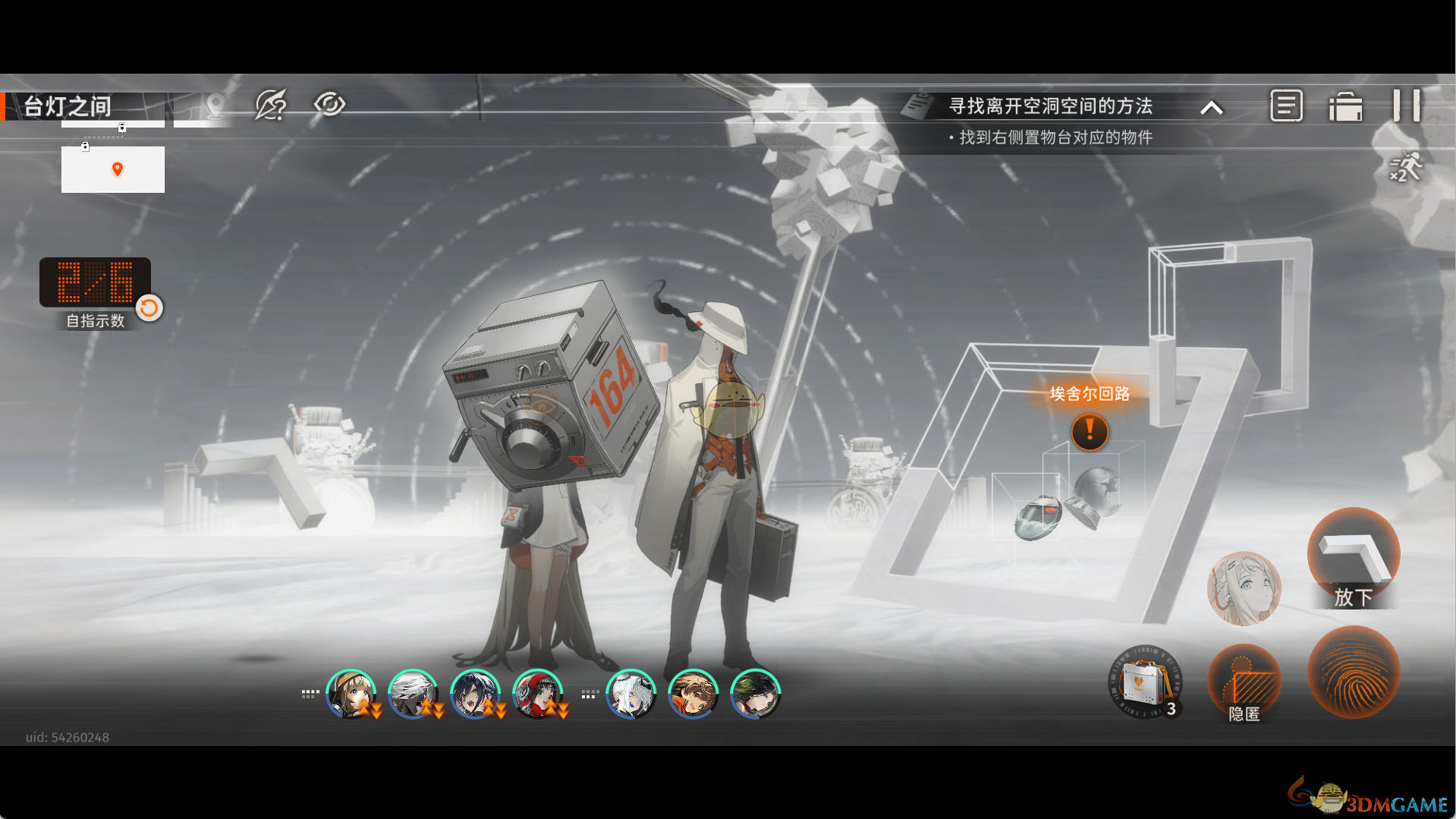The height and width of the screenshot is (819, 1456).
Task: Toggle the x2 sprint speed icon
Action: [1406, 167]
